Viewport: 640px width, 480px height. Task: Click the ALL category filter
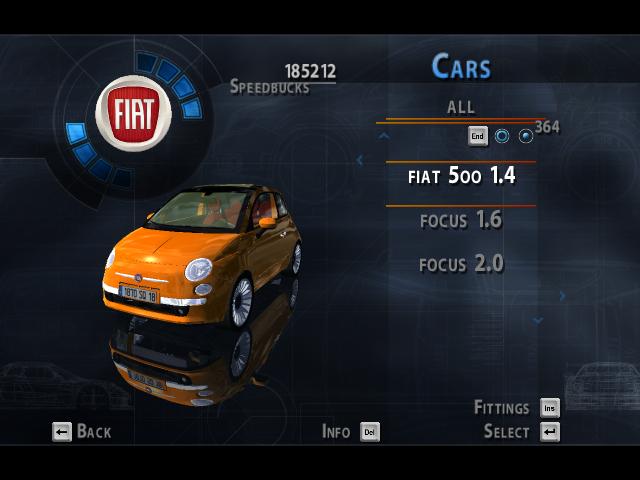pos(461,107)
